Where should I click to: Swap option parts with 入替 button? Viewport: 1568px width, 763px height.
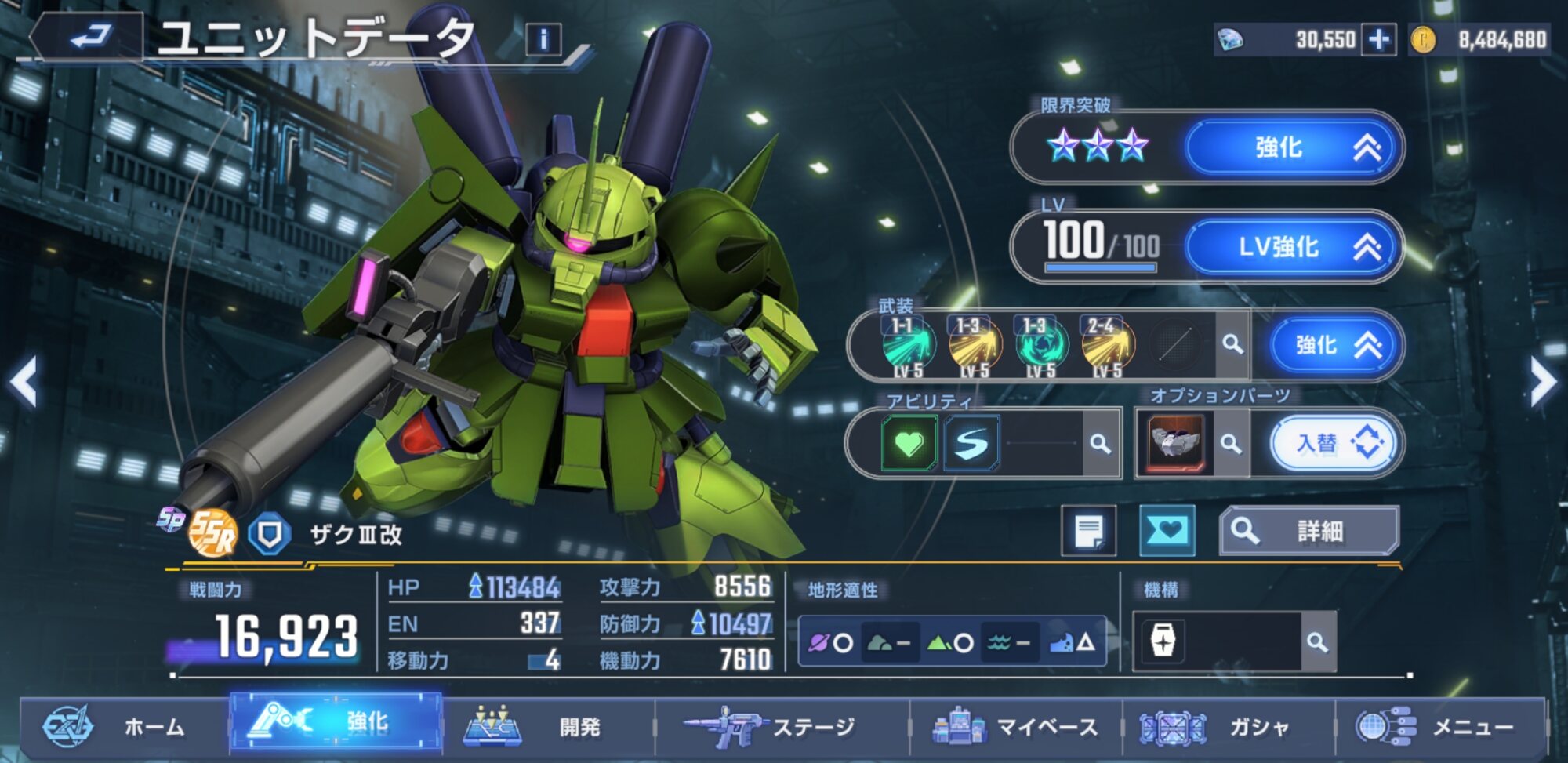pyautogui.click(x=1337, y=444)
